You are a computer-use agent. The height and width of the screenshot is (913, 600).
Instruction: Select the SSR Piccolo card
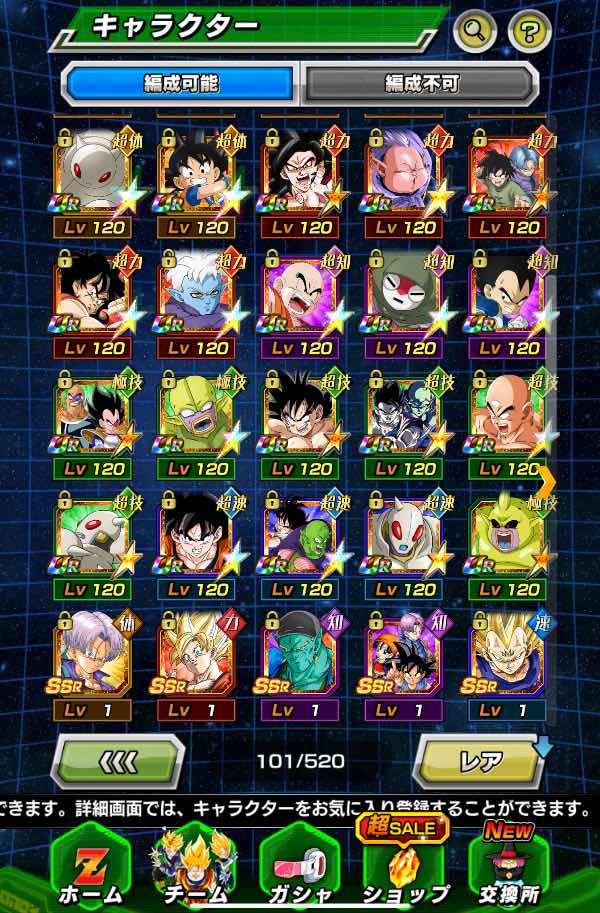coord(300,657)
